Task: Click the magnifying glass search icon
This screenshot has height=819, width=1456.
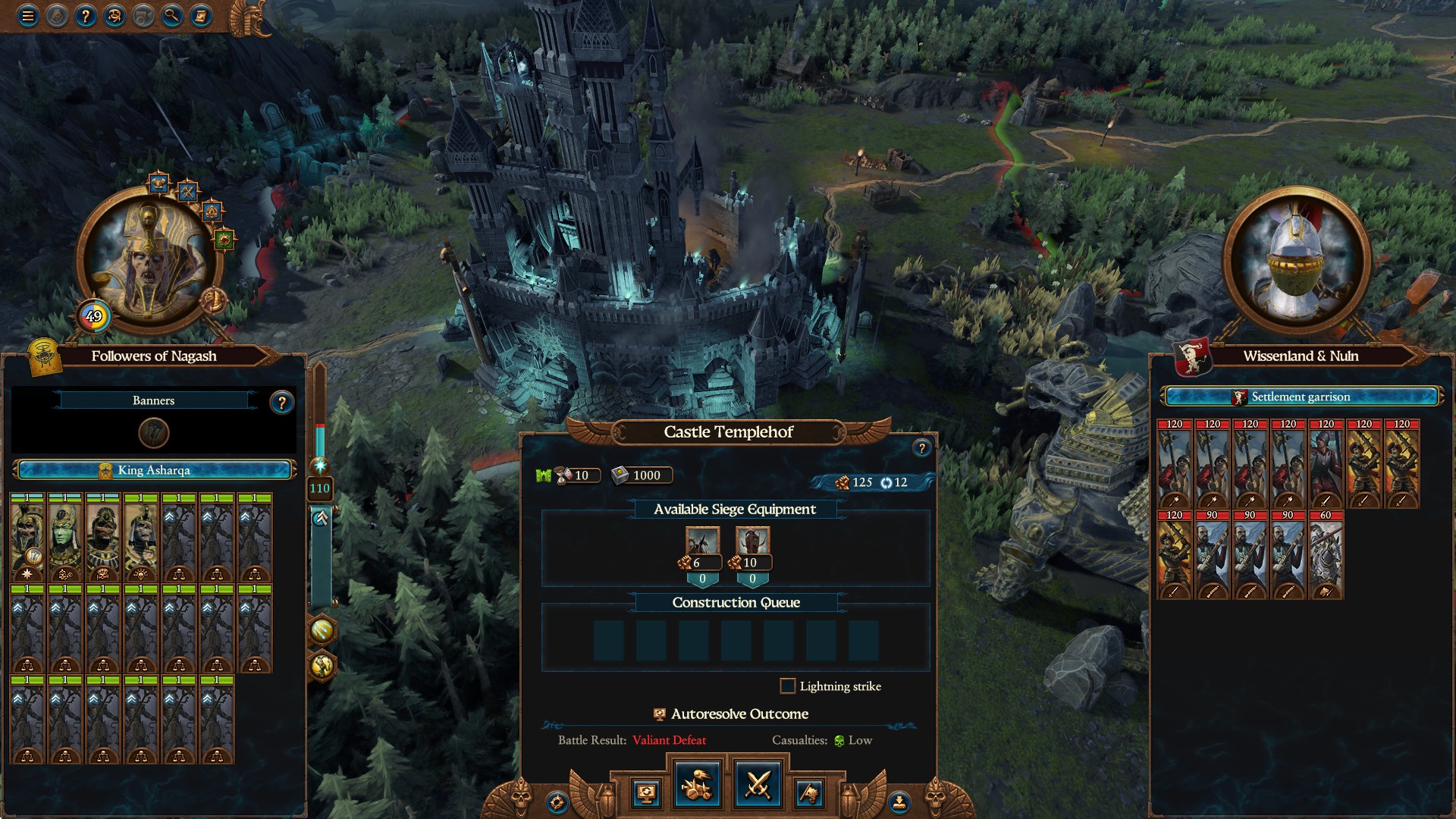Action: click(x=172, y=15)
